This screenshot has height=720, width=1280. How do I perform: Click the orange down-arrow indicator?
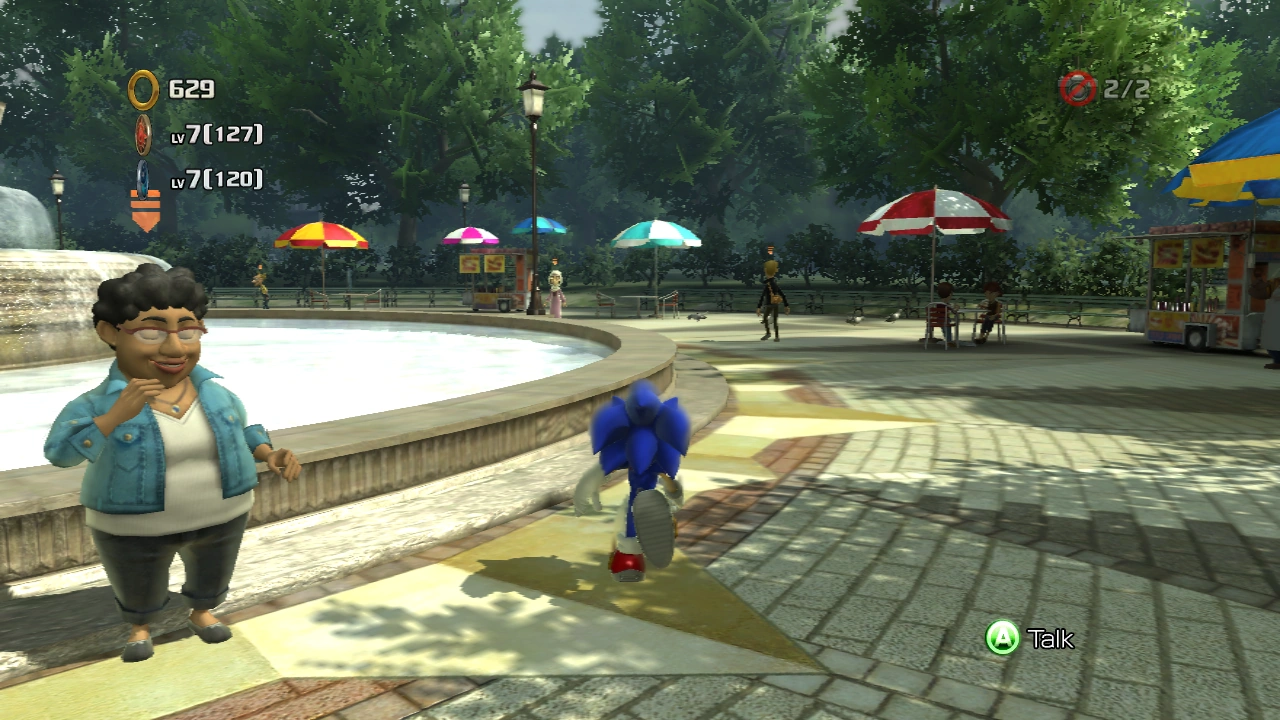pos(145,212)
